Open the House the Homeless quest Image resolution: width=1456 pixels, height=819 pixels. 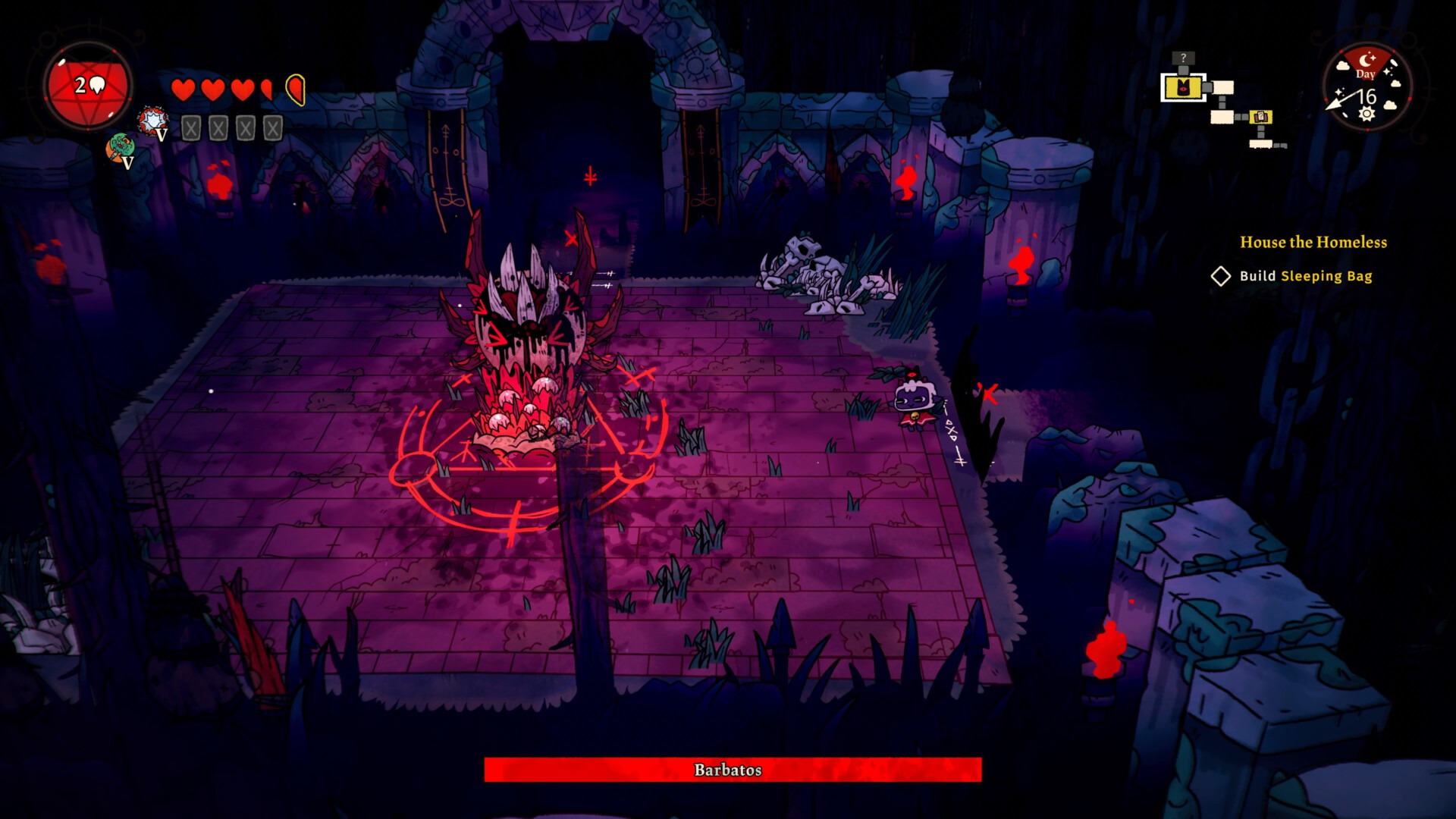pos(1313,242)
